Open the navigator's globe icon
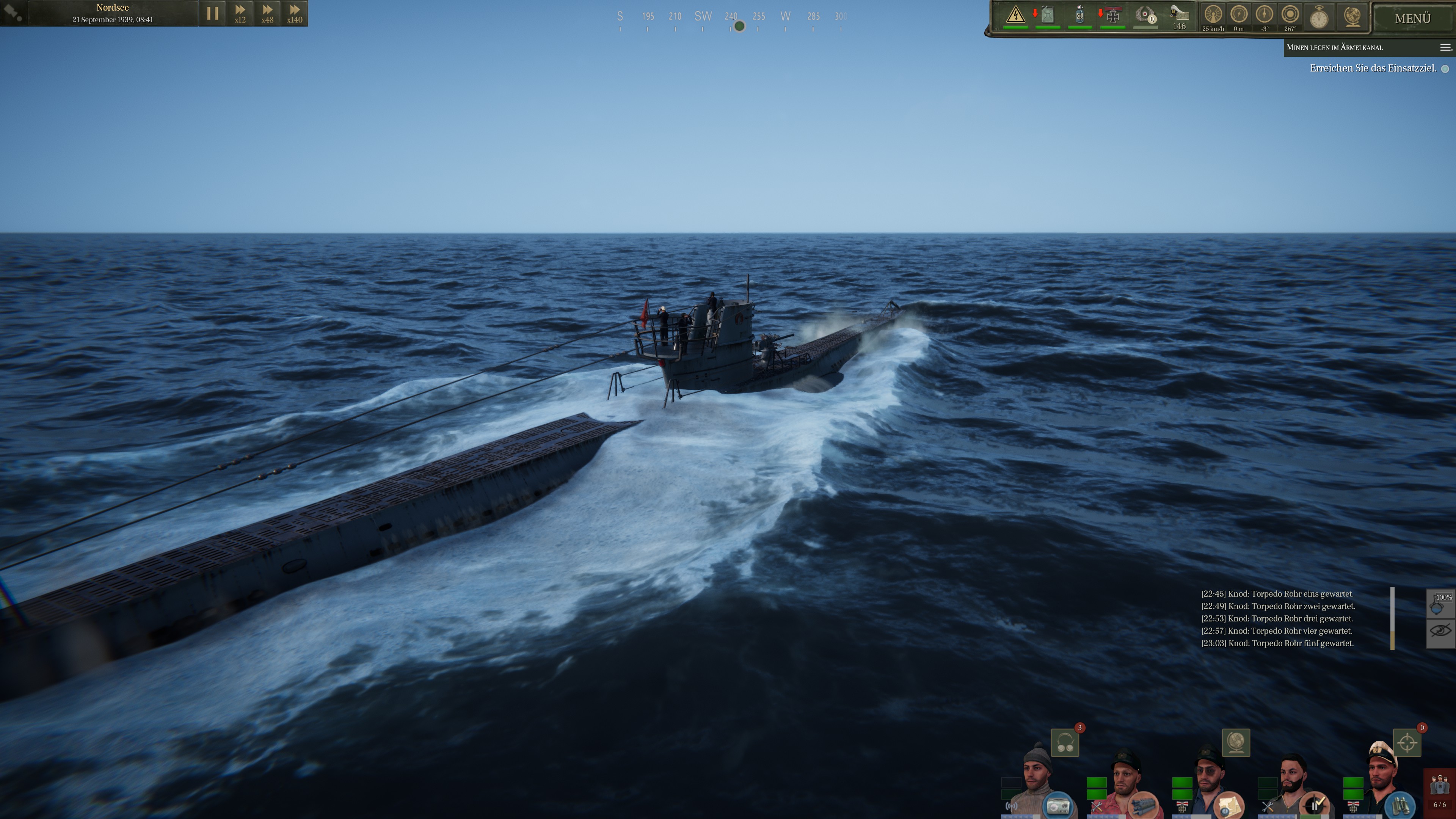The width and height of the screenshot is (1456, 819). click(x=1236, y=743)
